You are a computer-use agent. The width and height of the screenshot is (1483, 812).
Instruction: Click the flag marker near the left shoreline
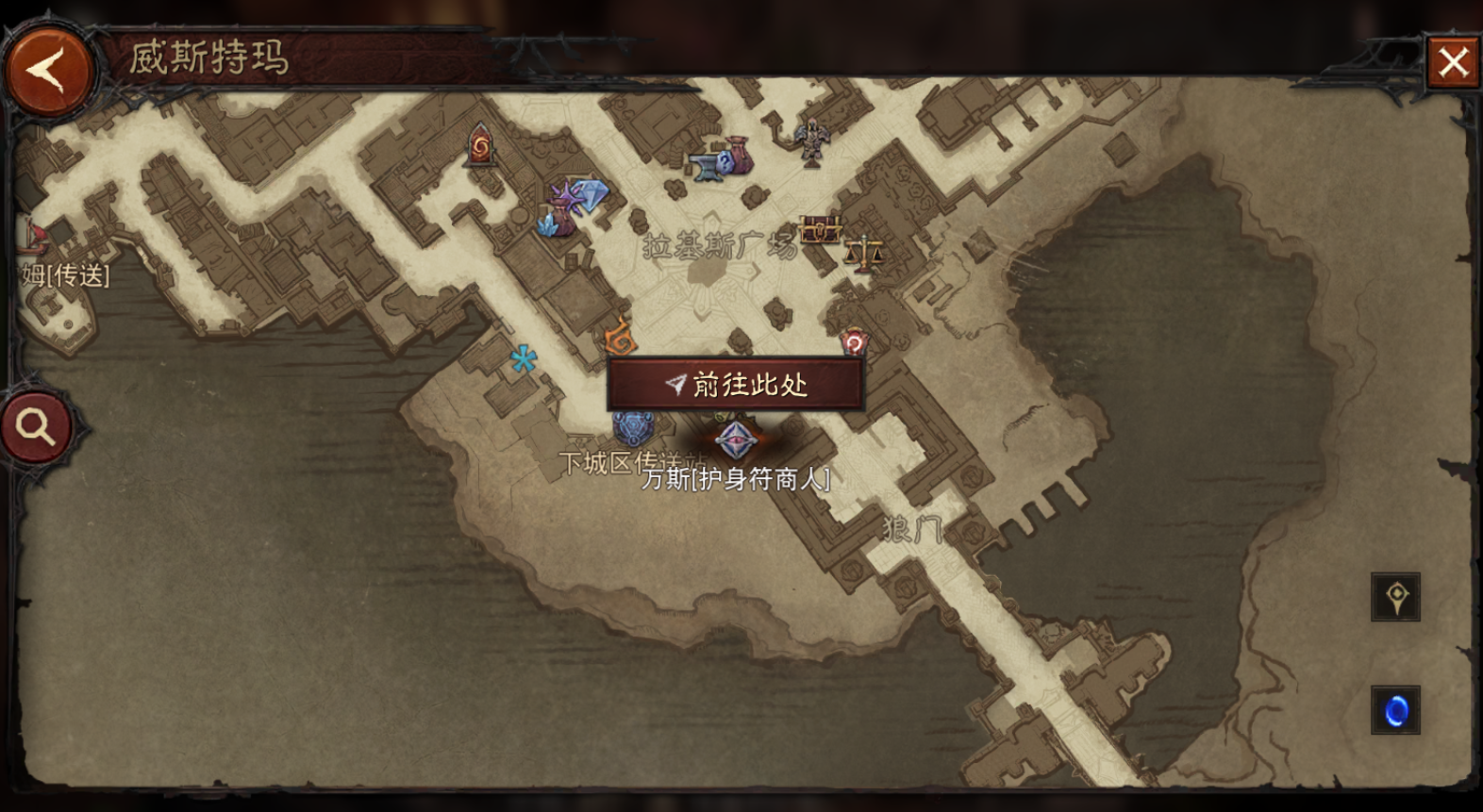38,234
